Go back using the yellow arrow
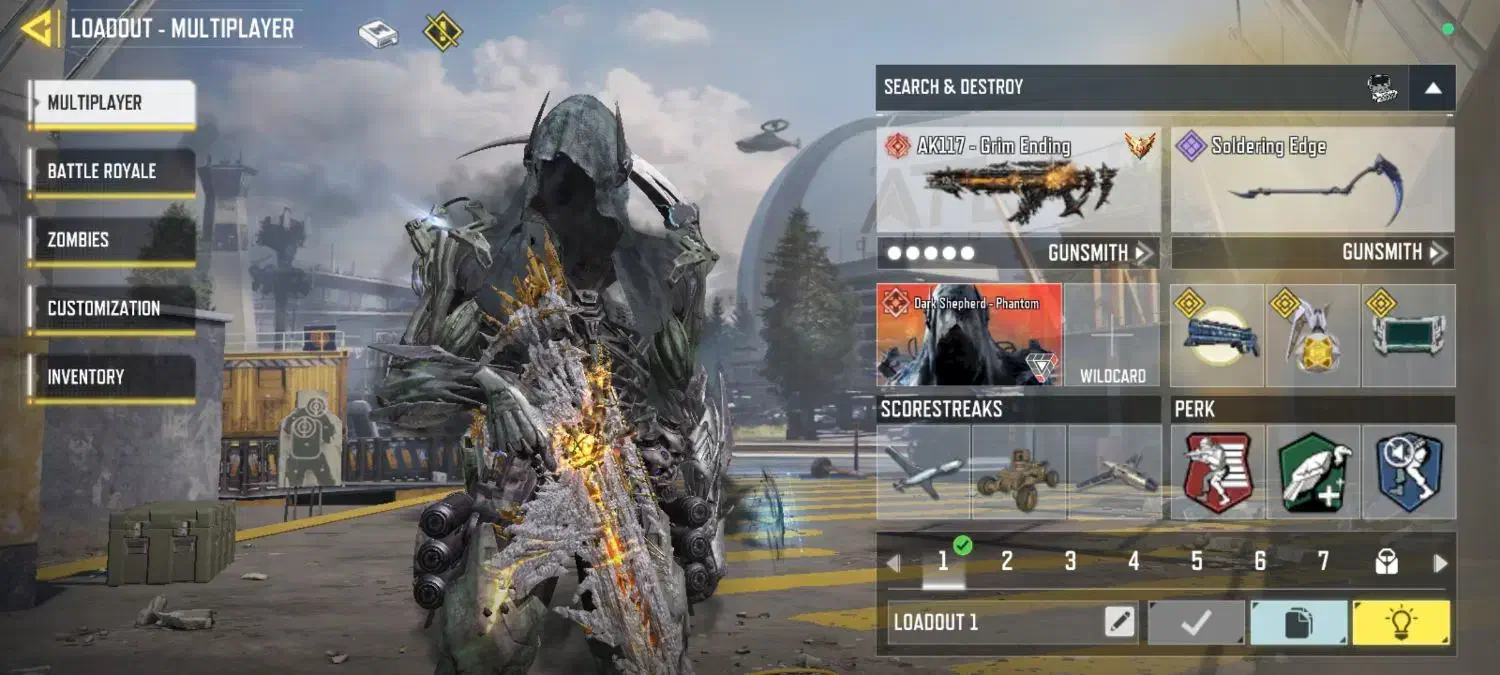Screen dimensions: 1500x675 click(38, 29)
